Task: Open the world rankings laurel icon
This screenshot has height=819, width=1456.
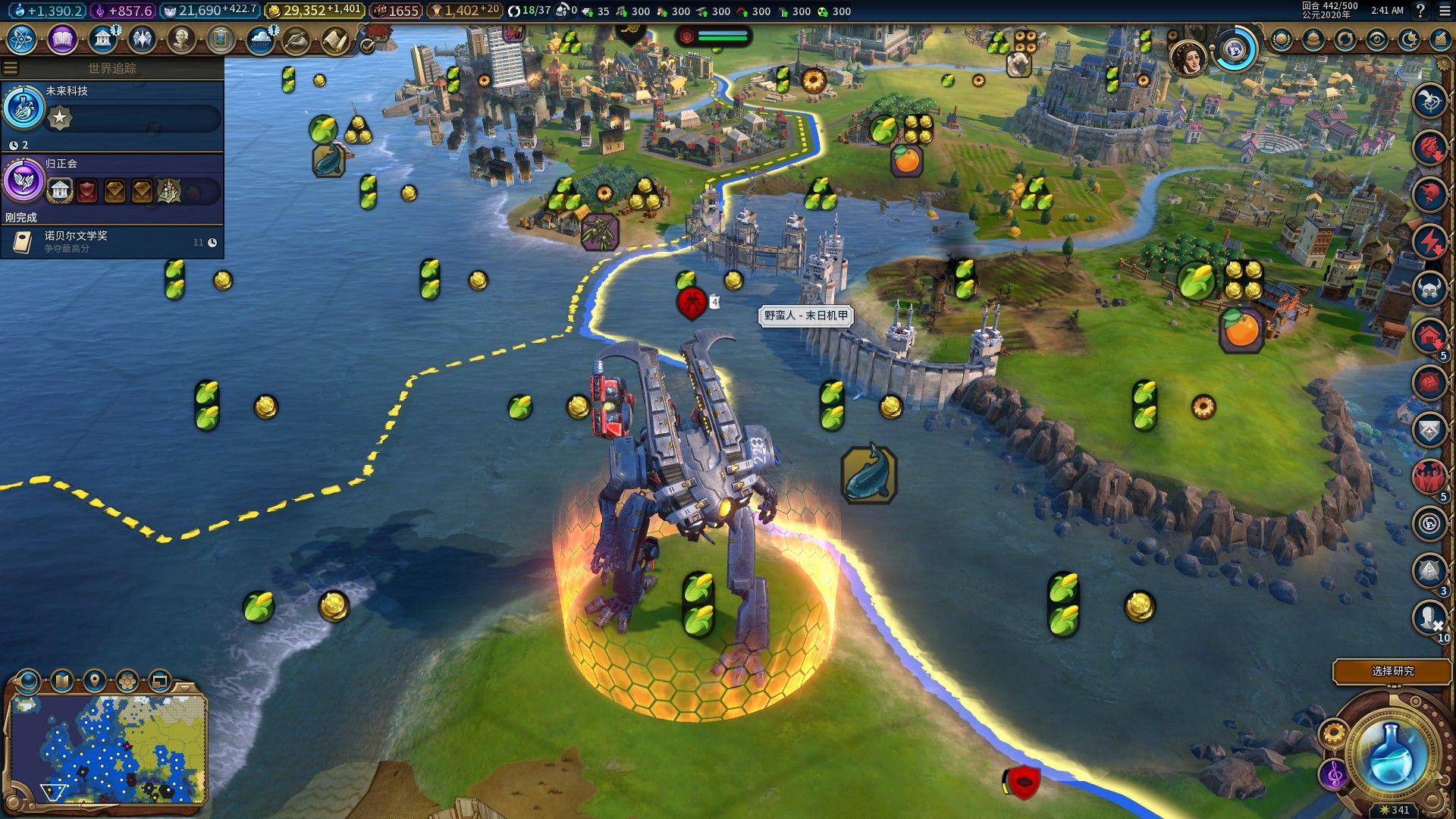Action: [x=1282, y=39]
